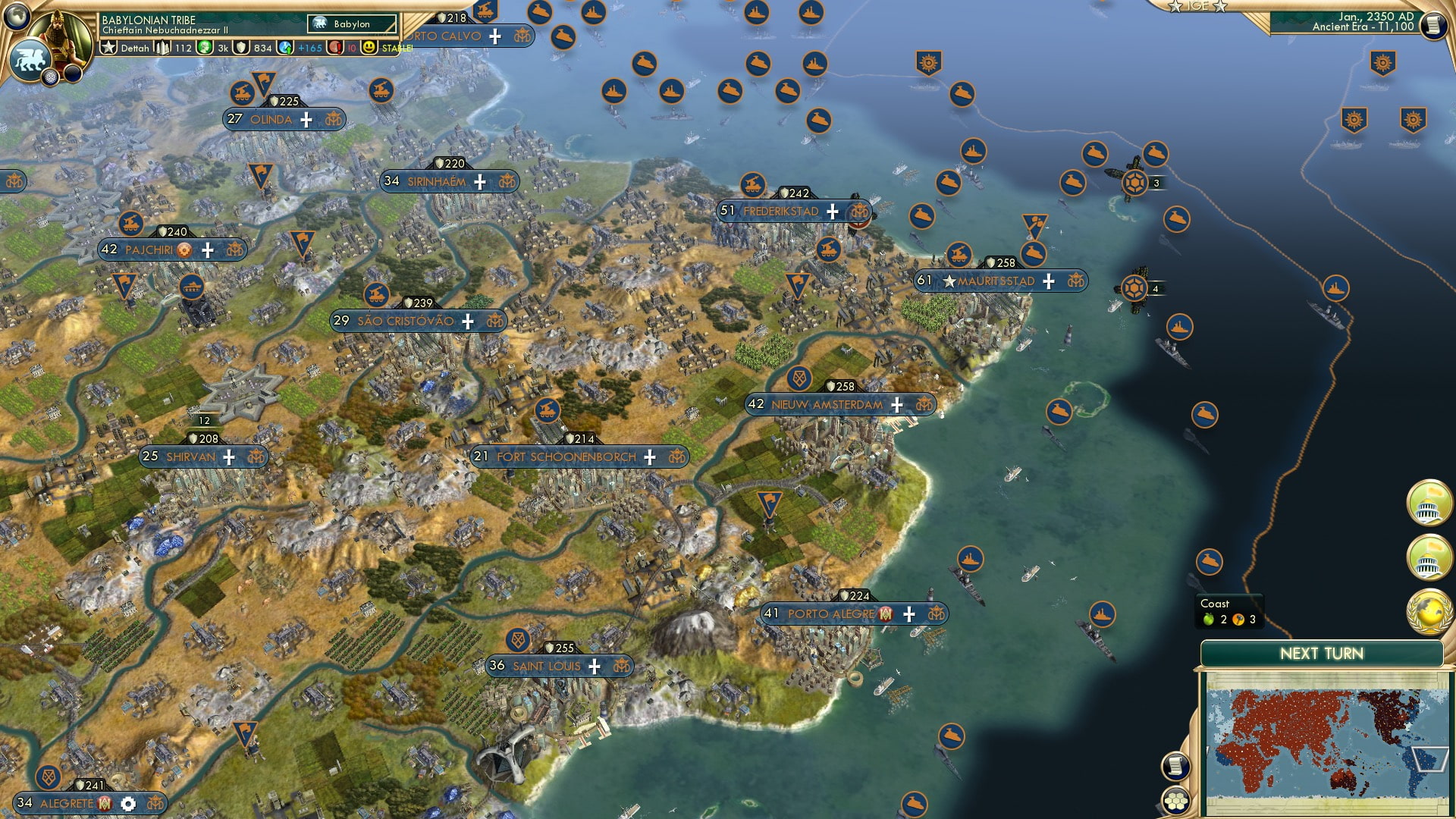
Task: Click the smiley happiness icon
Action: click(x=369, y=48)
